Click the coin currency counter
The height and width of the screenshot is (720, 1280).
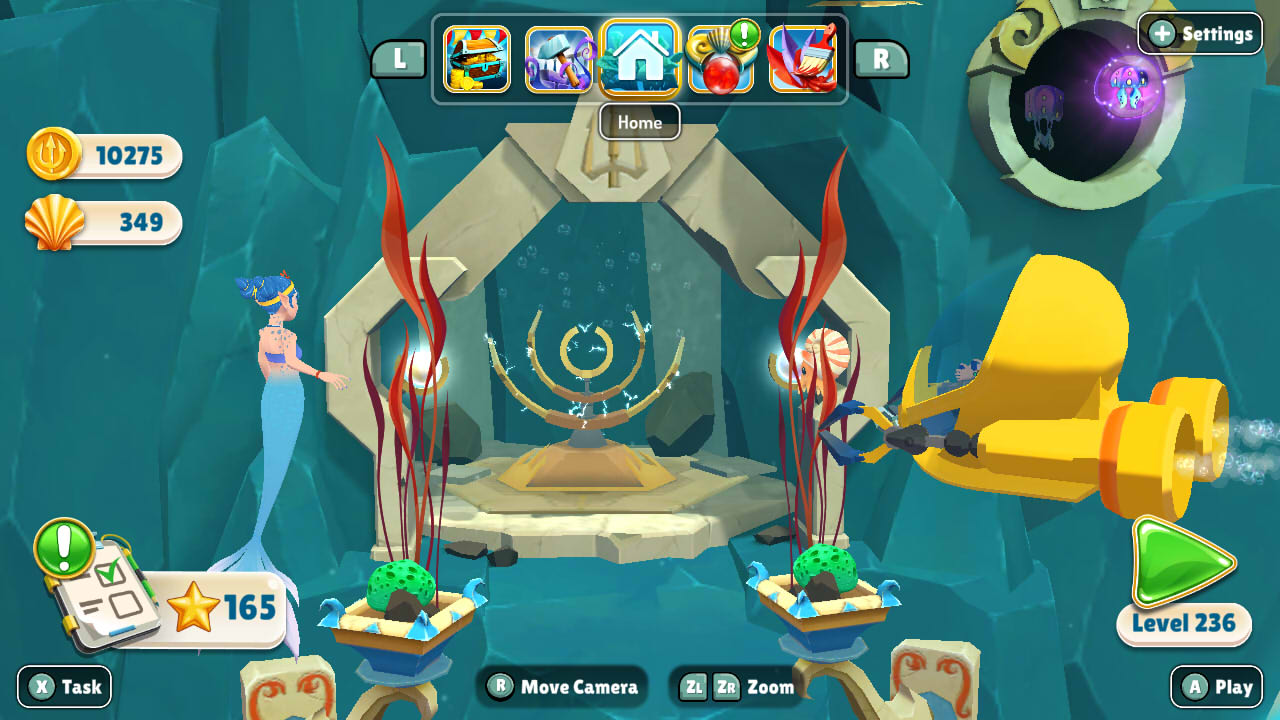click(x=100, y=156)
